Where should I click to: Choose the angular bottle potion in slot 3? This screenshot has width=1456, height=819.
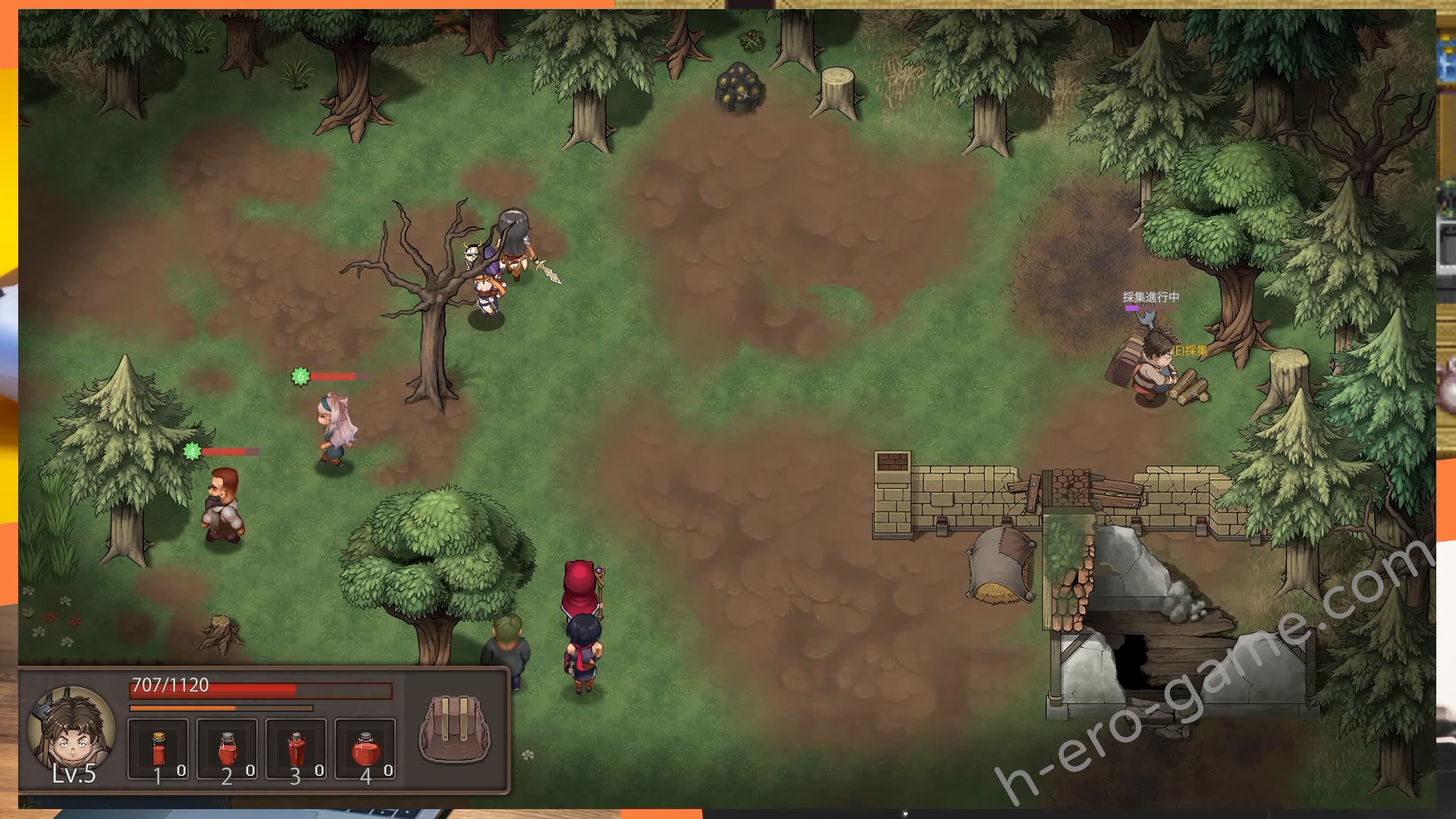297,748
